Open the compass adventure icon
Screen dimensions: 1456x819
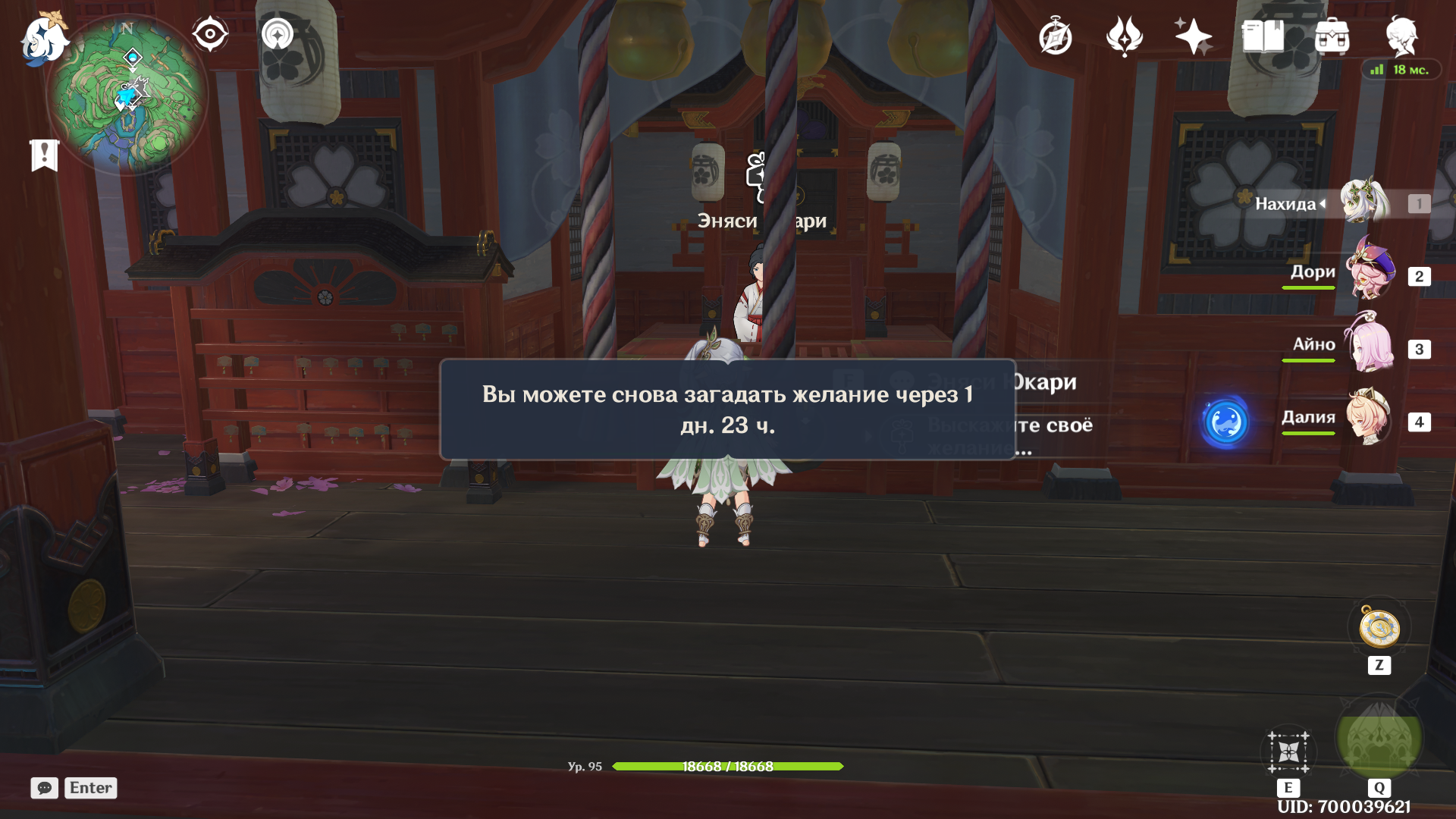[x=1056, y=37]
